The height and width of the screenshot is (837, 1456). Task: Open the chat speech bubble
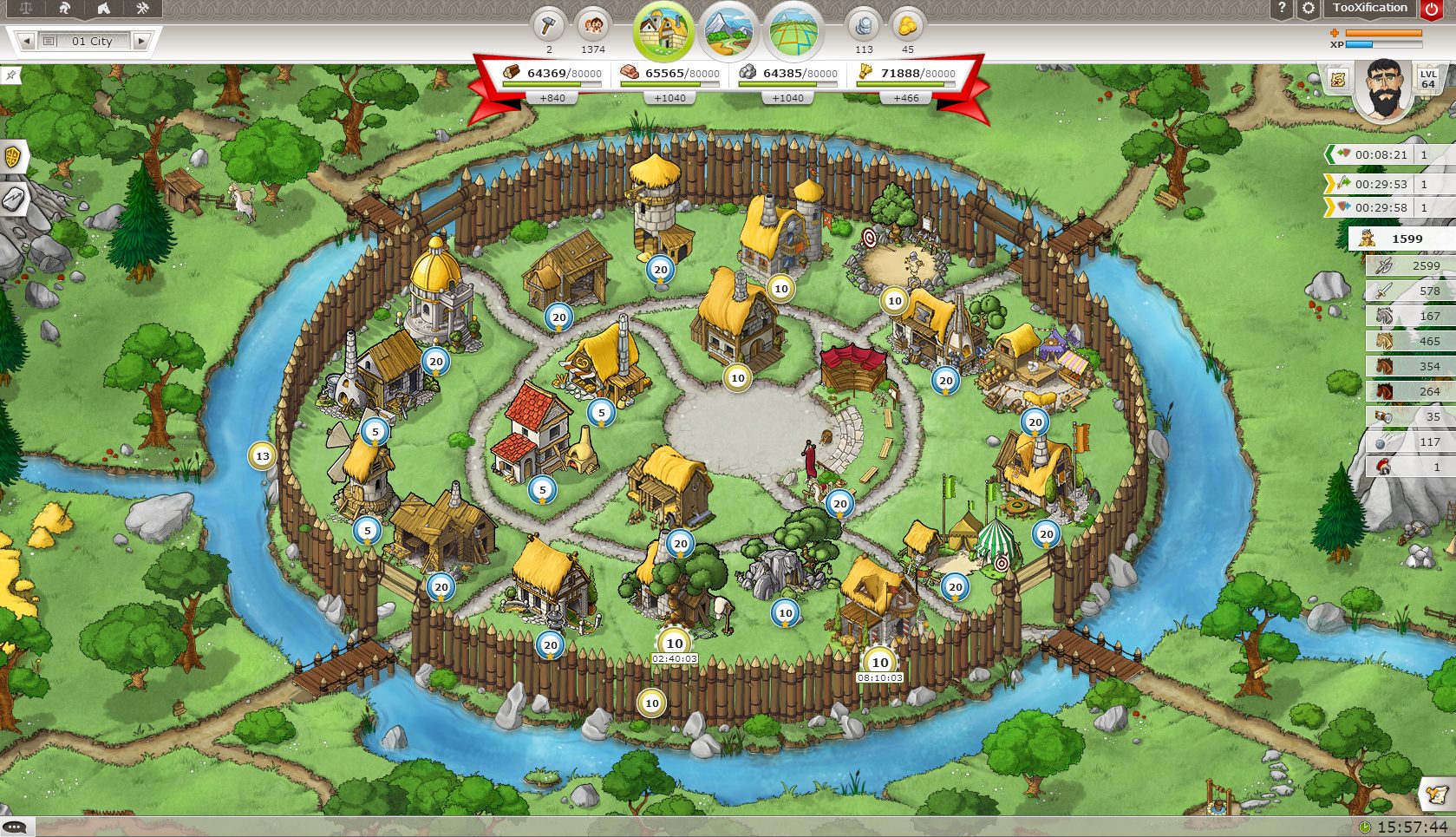point(15,827)
